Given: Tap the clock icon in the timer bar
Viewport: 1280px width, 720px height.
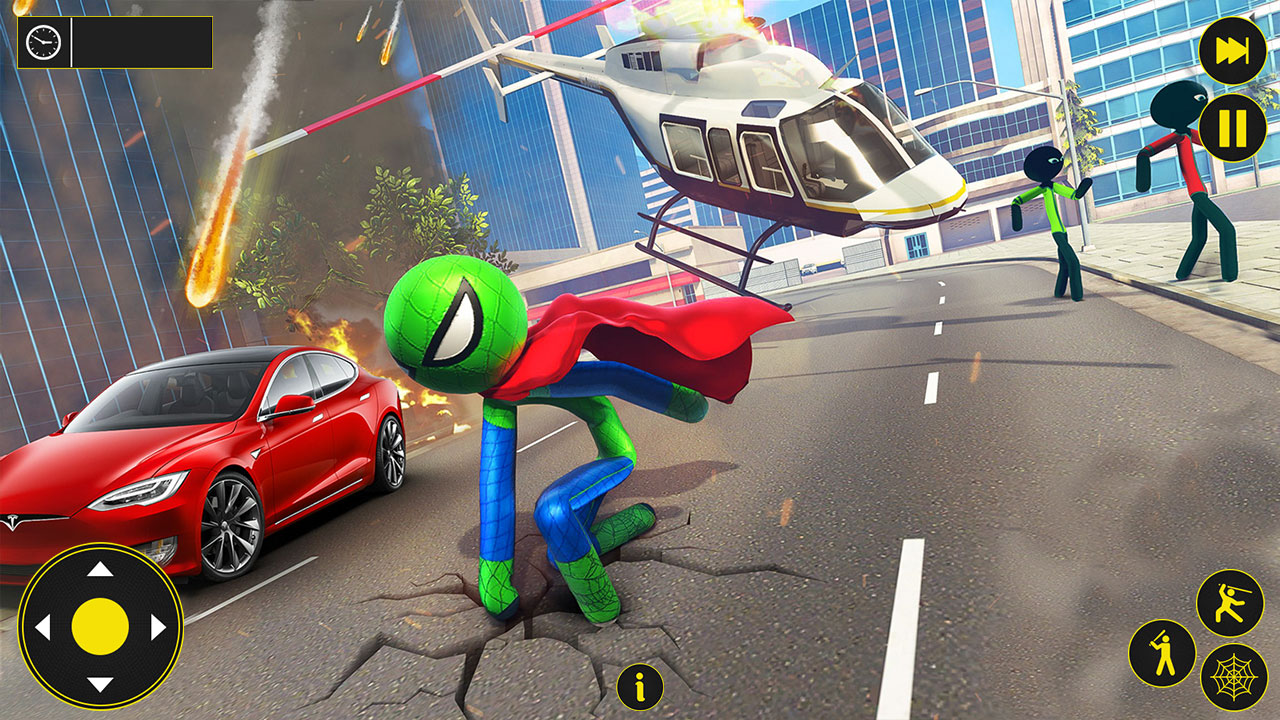Looking at the screenshot, I should tap(42, 42).
